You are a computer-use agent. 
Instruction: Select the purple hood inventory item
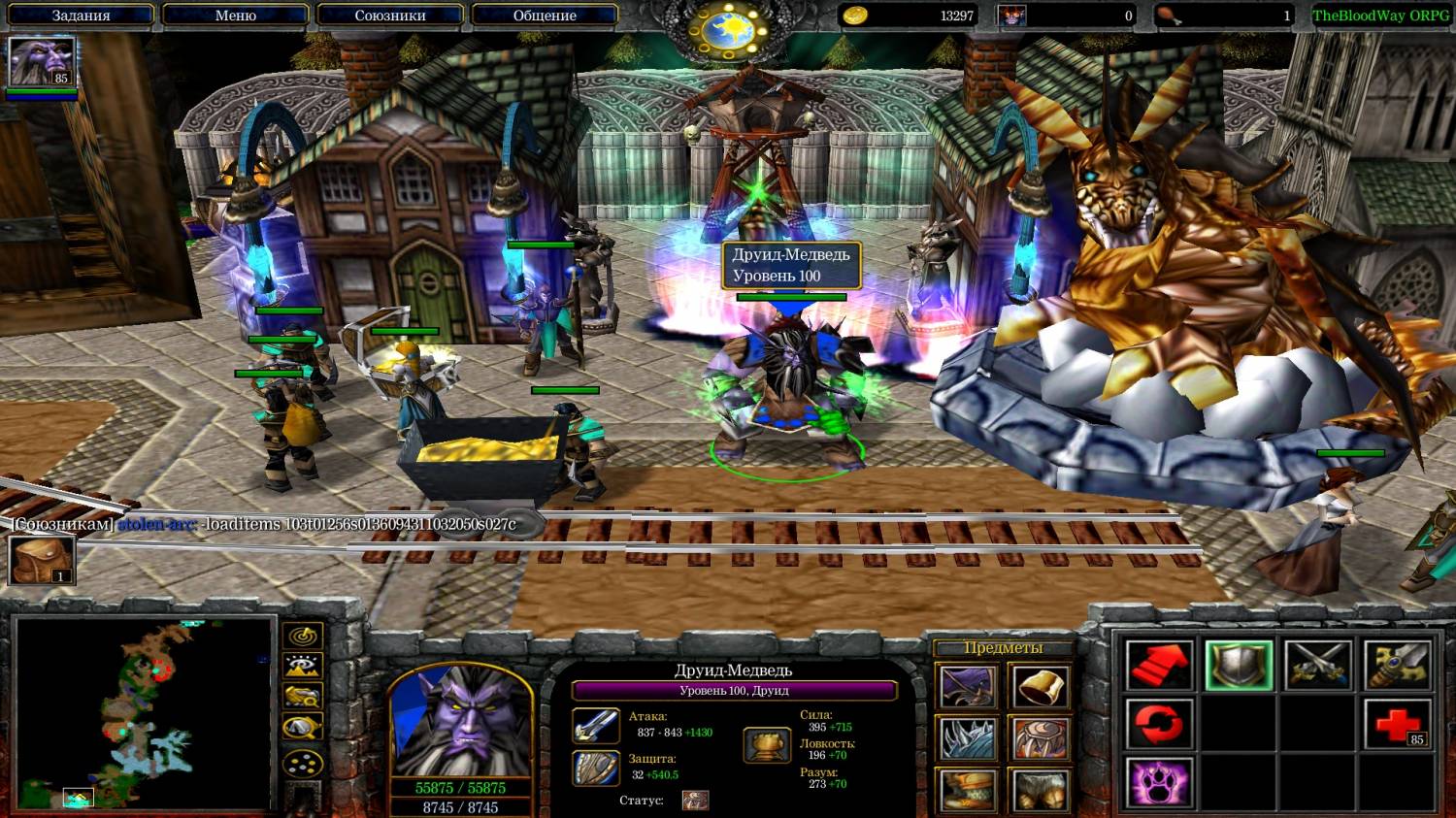[x=967, y=687]
